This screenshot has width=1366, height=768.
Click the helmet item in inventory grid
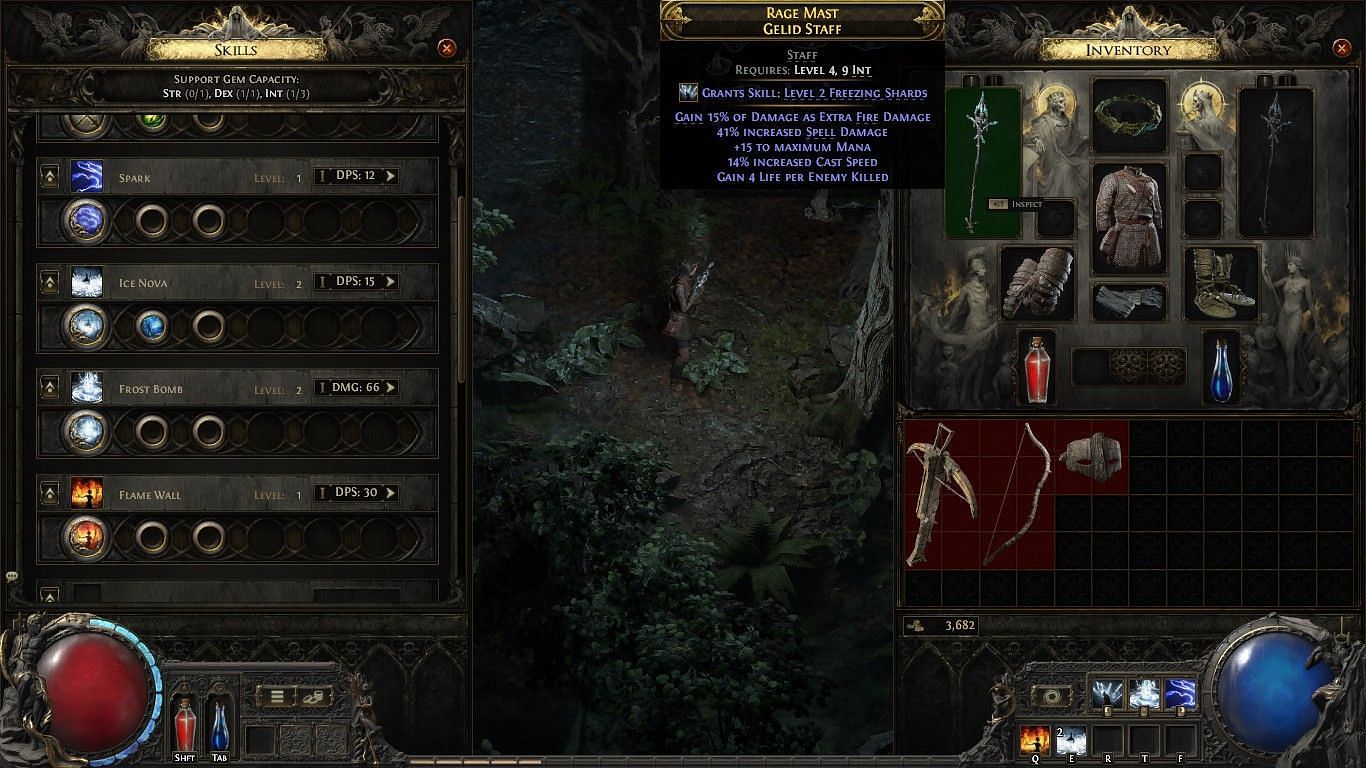coord(1091,456)
